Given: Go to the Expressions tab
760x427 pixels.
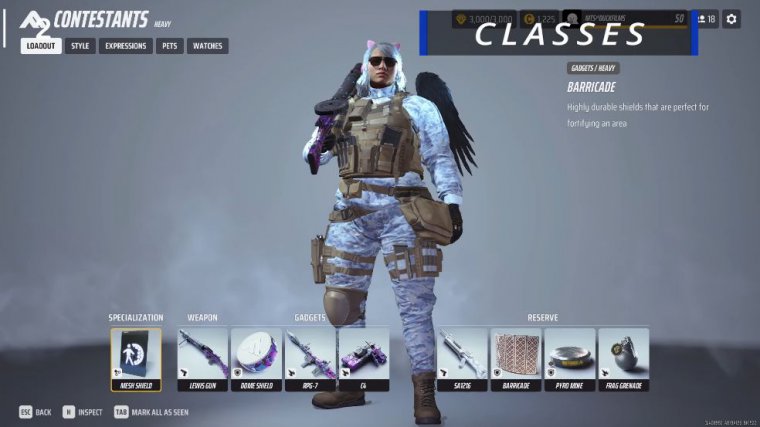Looking at the screenshot, I should point(126,46).
